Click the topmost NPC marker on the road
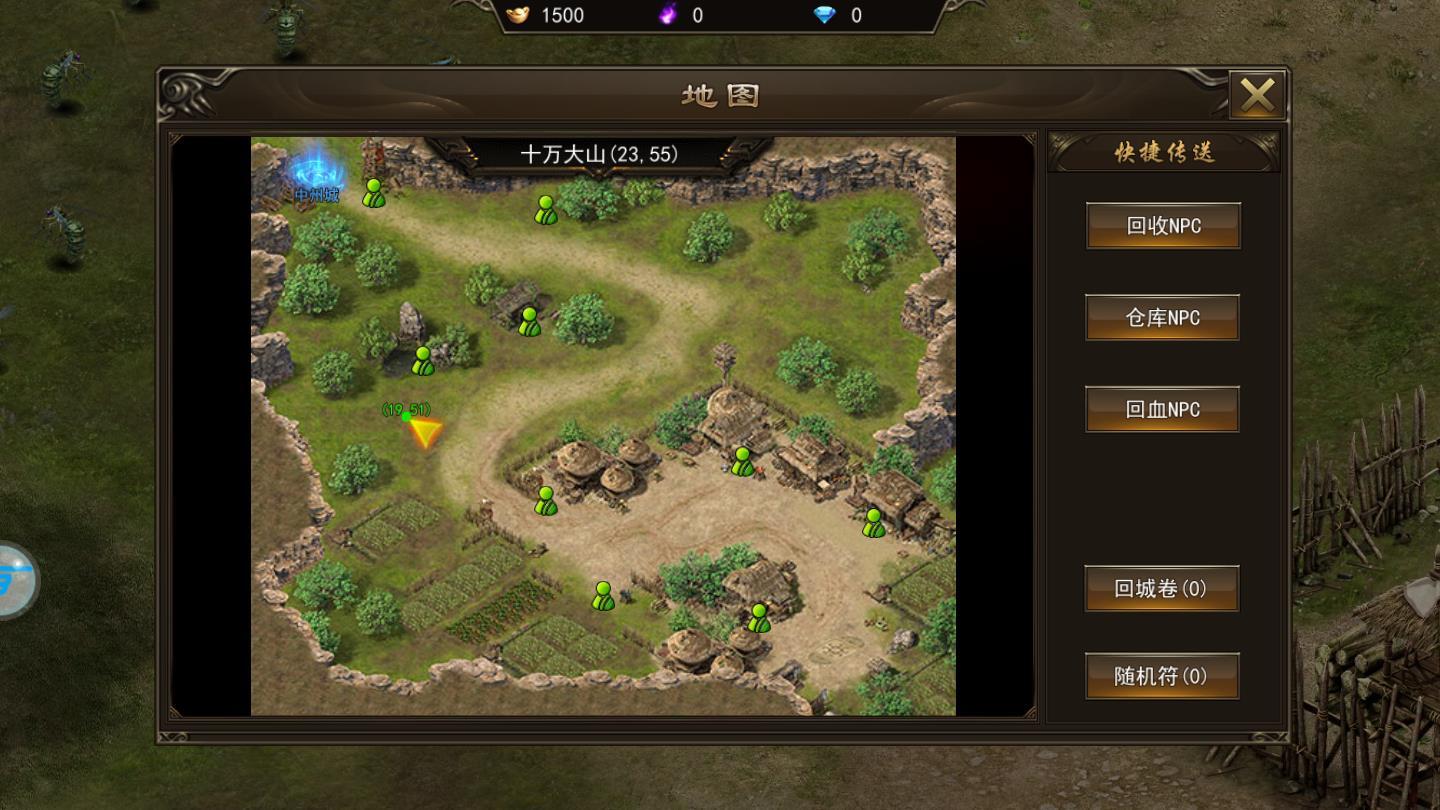 545,210
